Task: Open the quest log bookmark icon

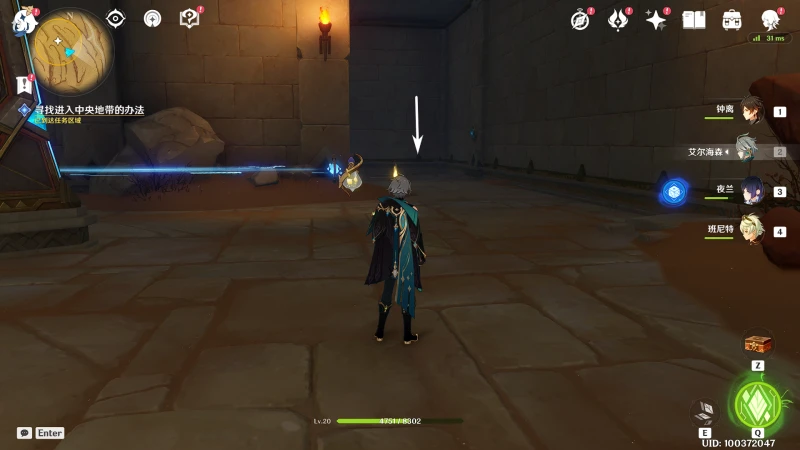Action: point(24,85)
